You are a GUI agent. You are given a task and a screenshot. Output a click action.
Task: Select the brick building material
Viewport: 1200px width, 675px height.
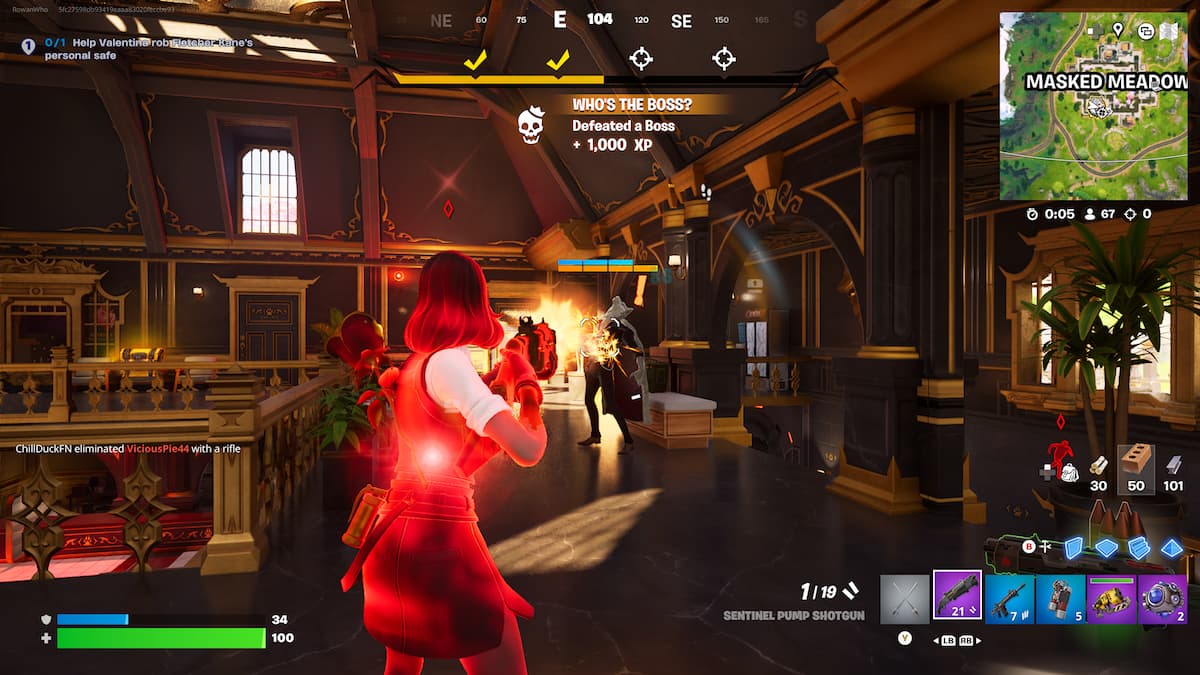pos(1135,464)
